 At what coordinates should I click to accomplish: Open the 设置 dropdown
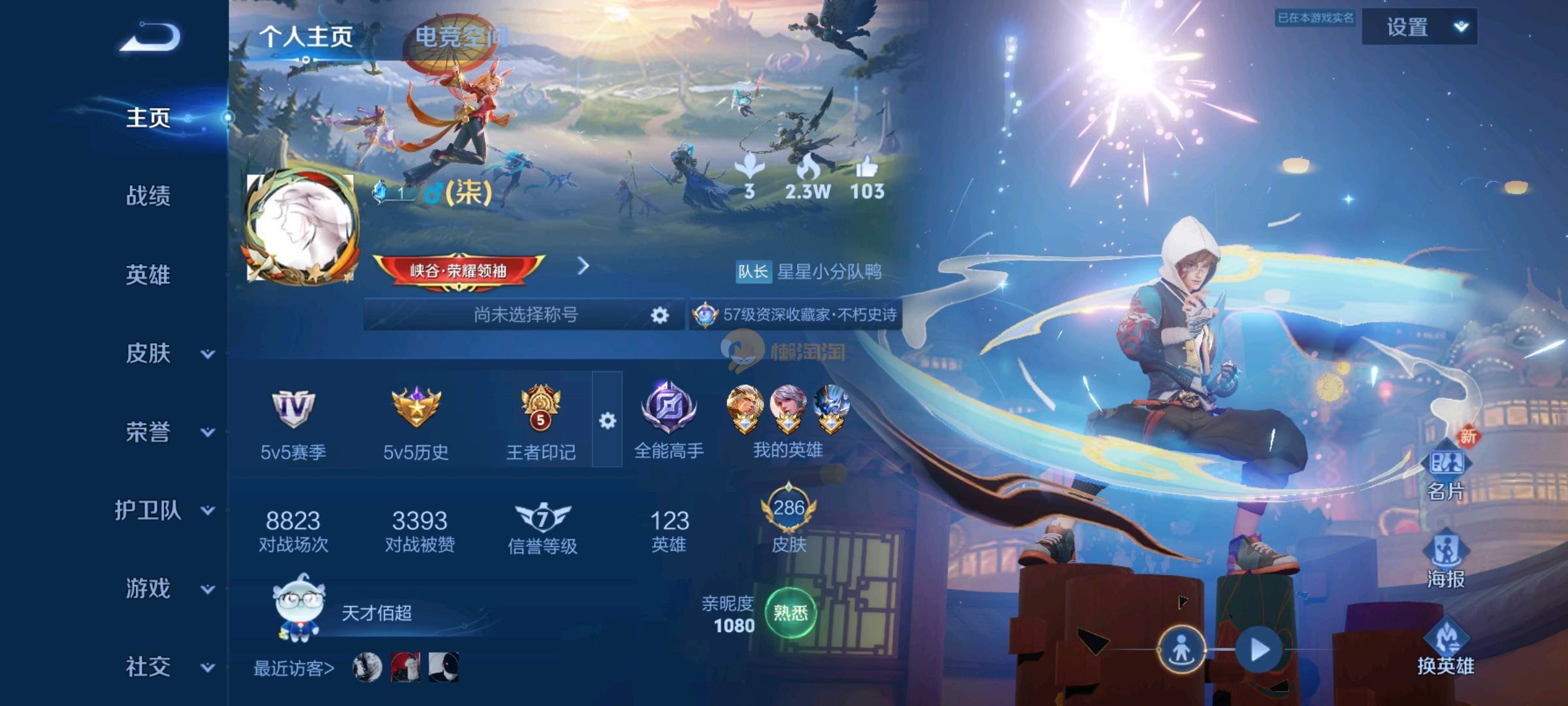tap(1419, 27)
